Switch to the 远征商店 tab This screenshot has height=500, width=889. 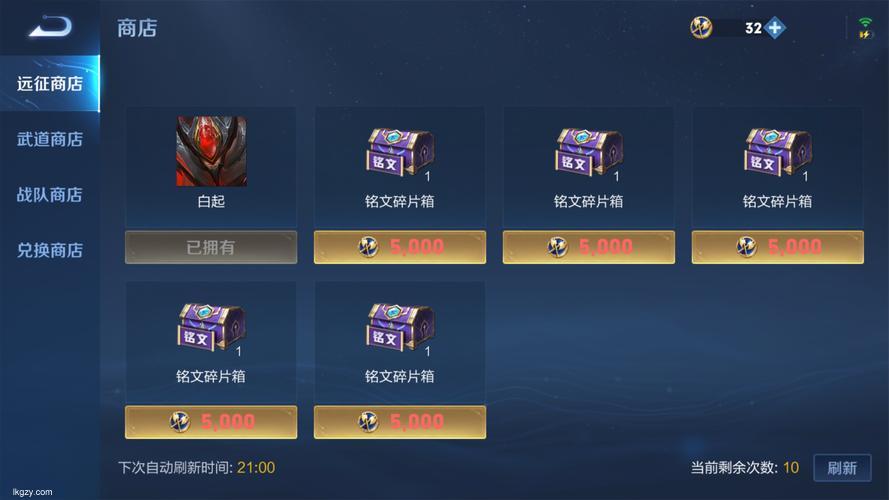pos(50,83)
